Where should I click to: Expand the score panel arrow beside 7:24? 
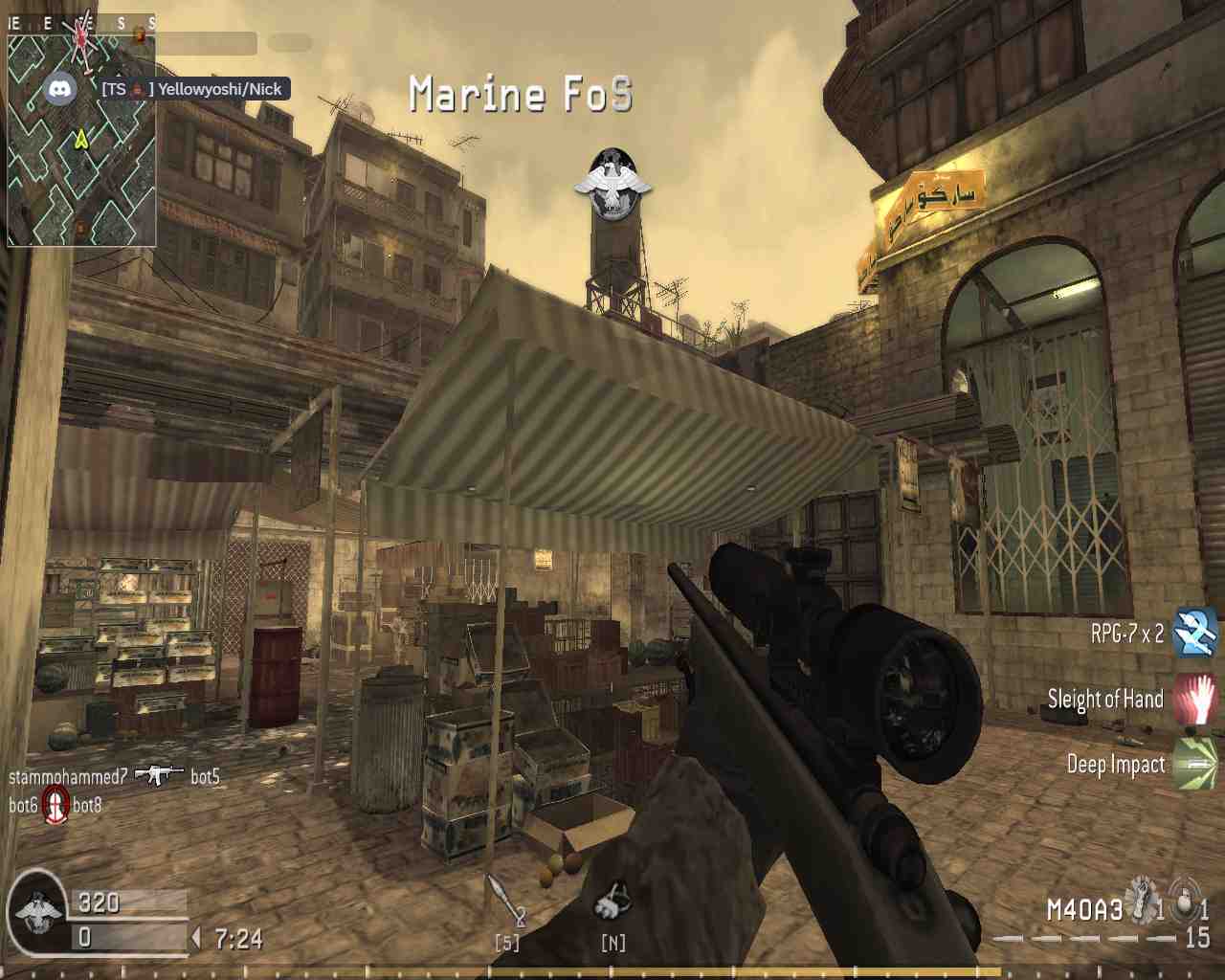pos(195,936)
